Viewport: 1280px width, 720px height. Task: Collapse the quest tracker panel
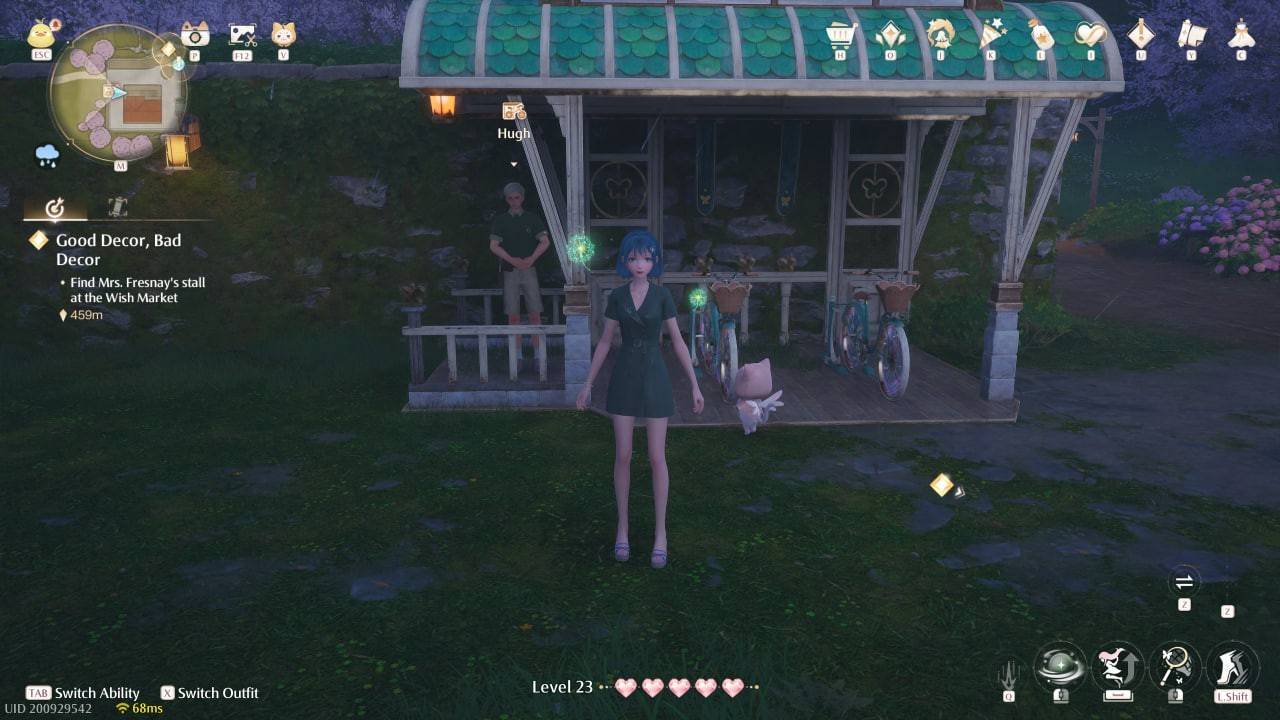(55, 206)
